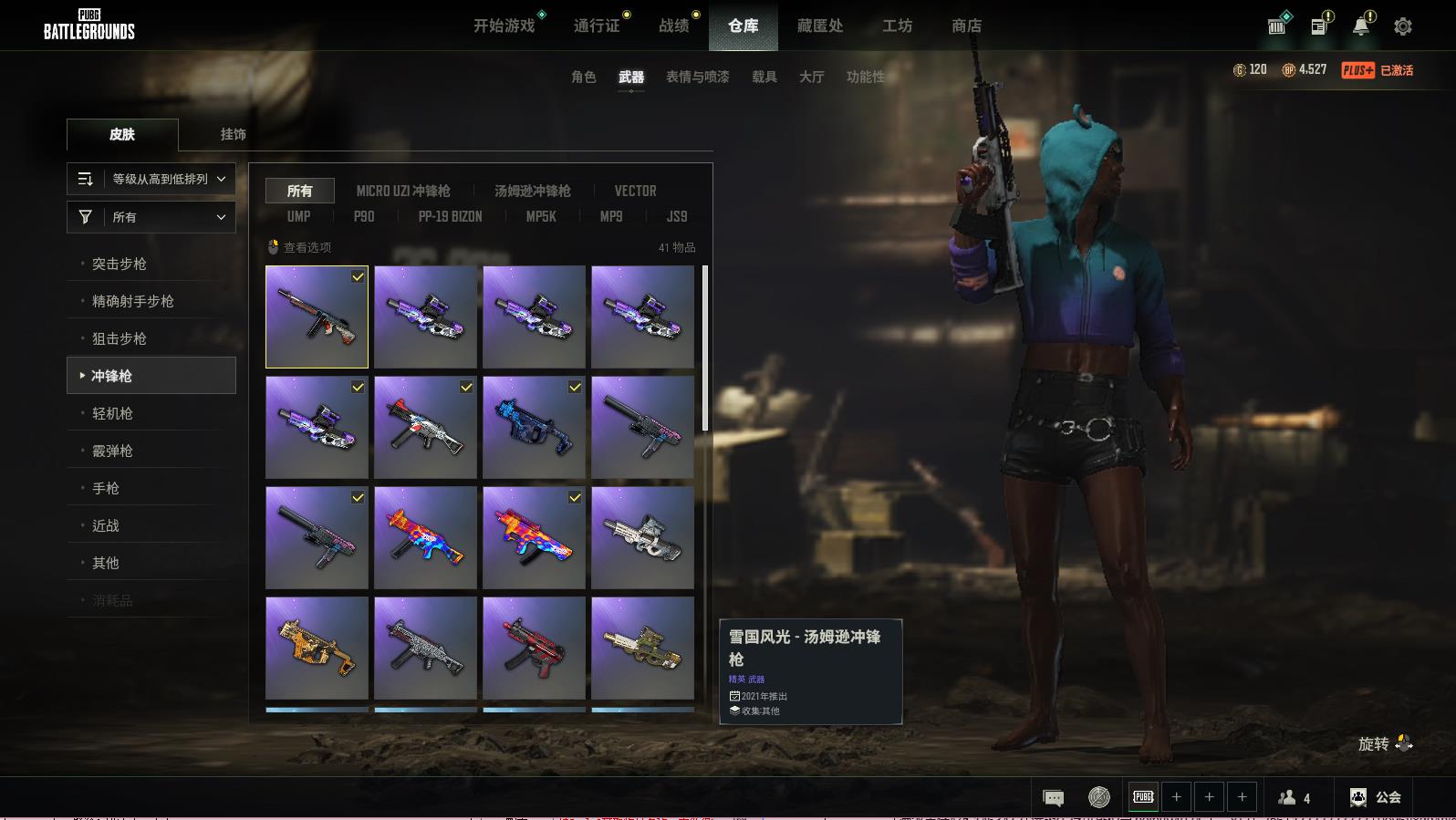Select the 角色 character sub-tab
Screen dimensions: 1456x820
tap(583, 77)
